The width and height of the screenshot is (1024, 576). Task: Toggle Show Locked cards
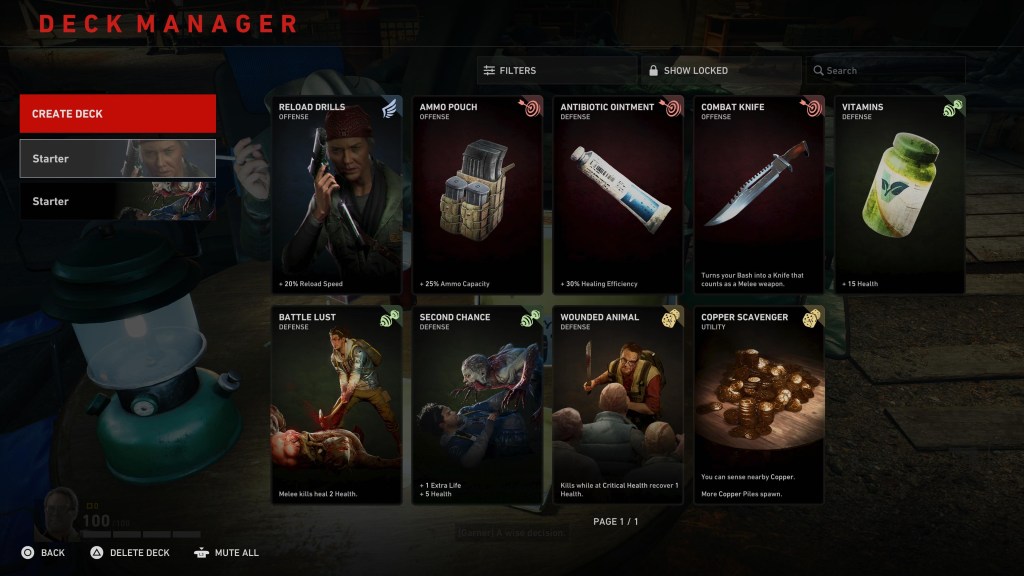coord(720,71)
